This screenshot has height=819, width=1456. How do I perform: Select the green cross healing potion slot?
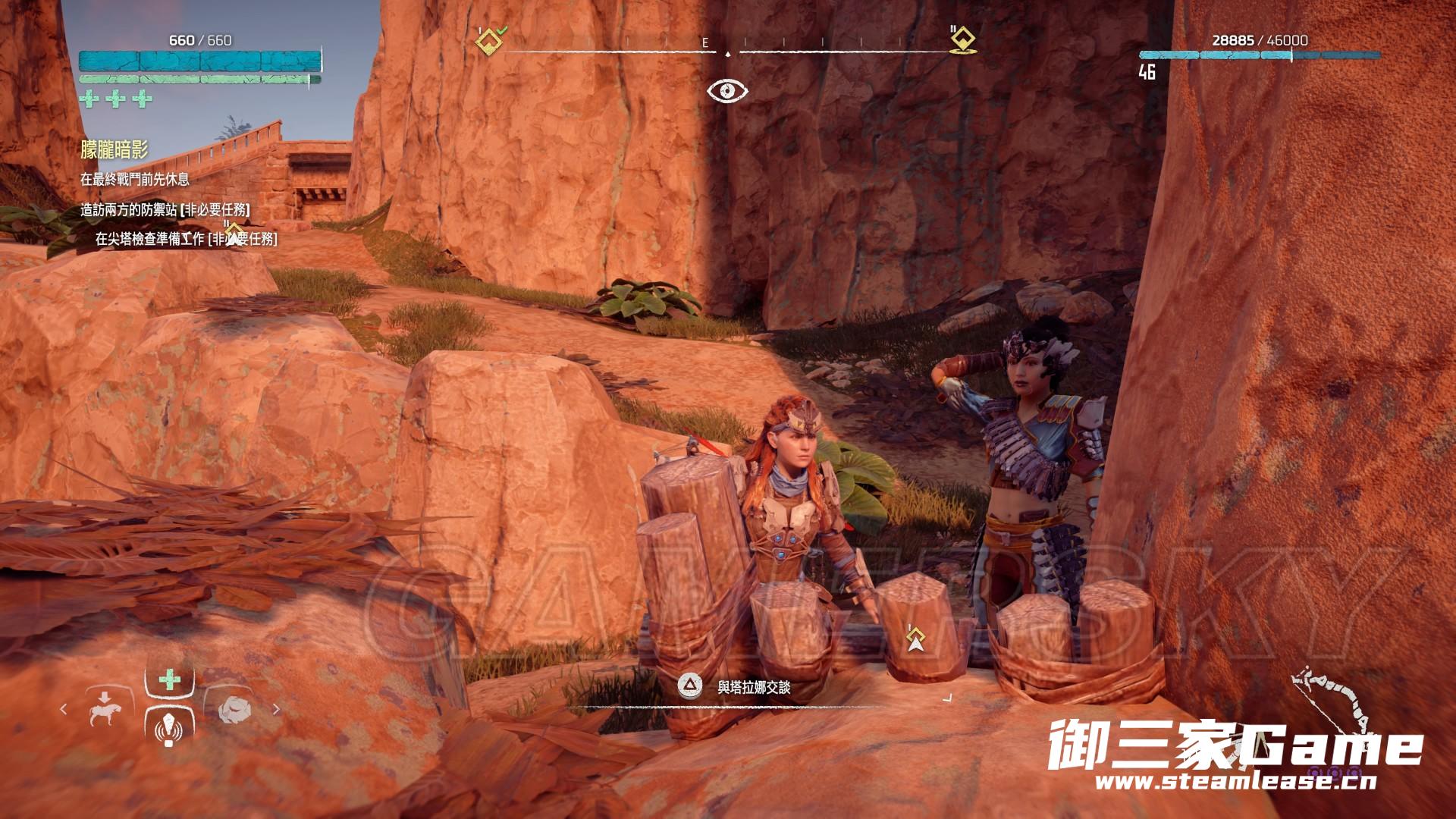click(x=169, y=679)
